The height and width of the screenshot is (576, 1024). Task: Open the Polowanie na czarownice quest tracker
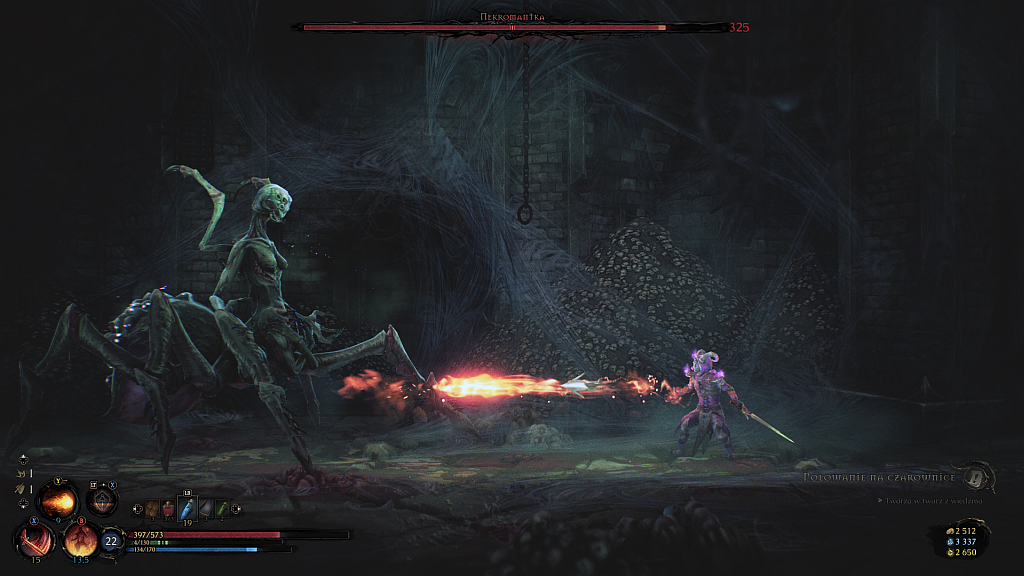coord(880,477)
